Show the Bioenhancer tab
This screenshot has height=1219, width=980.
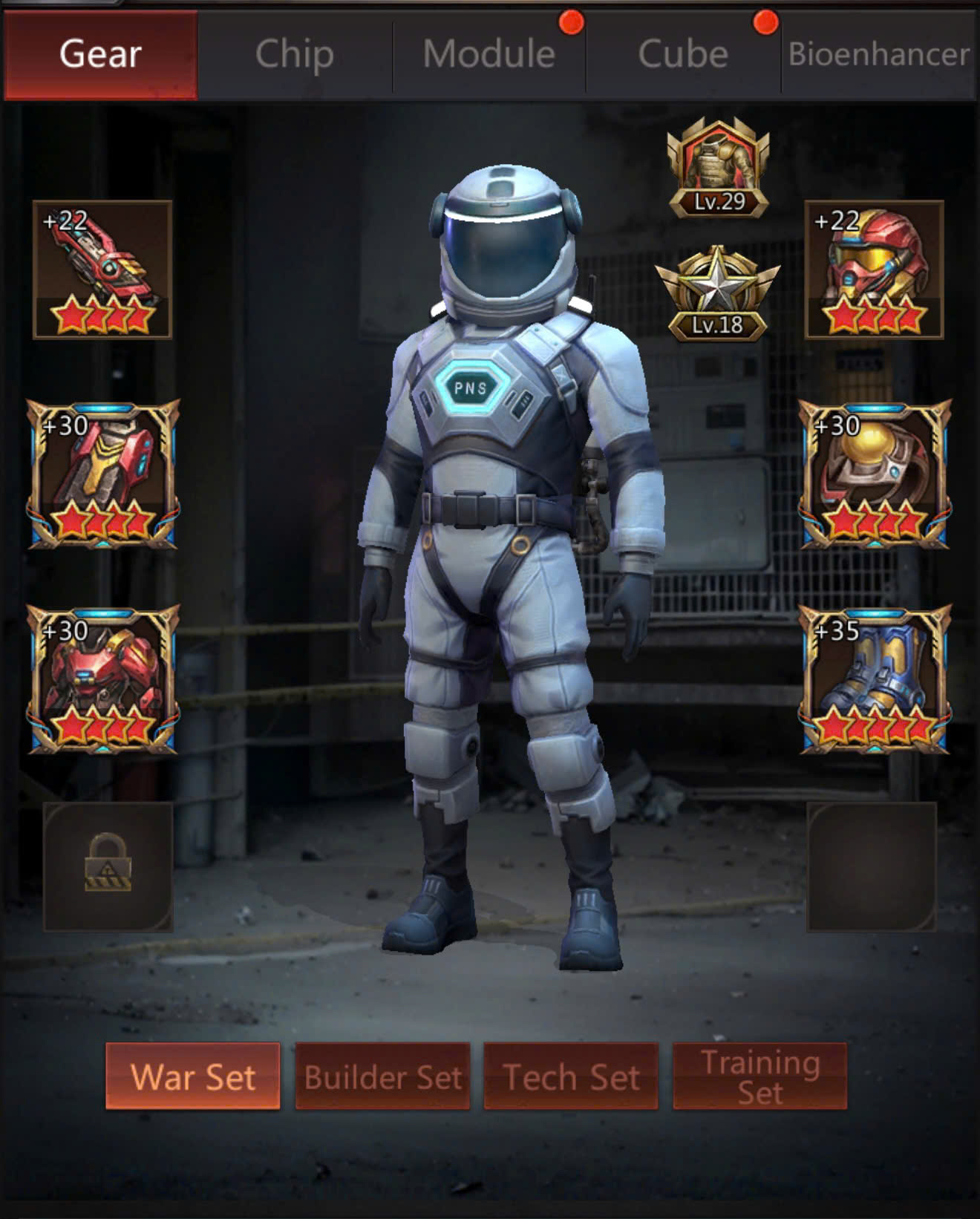[x=878, y=54]
